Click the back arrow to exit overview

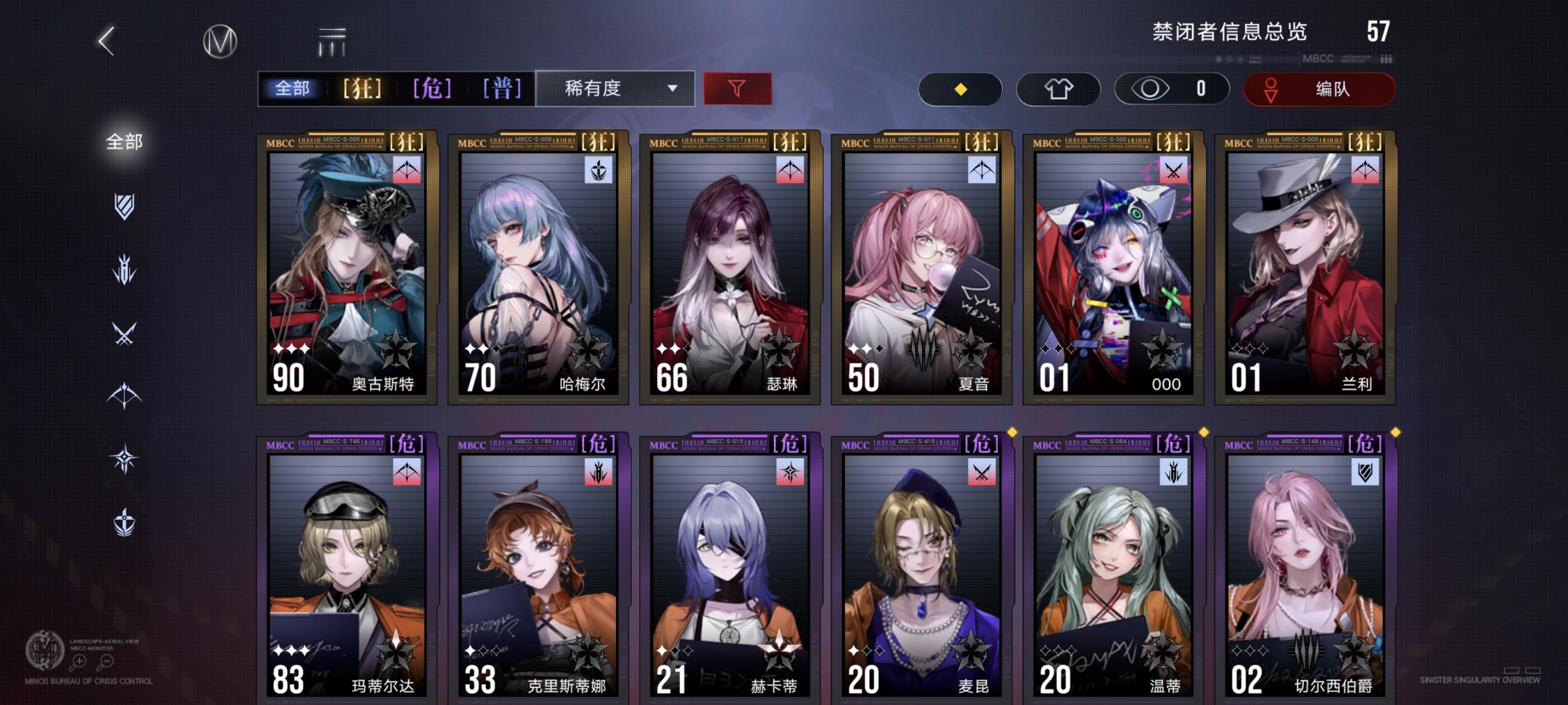tap(105, 42)
